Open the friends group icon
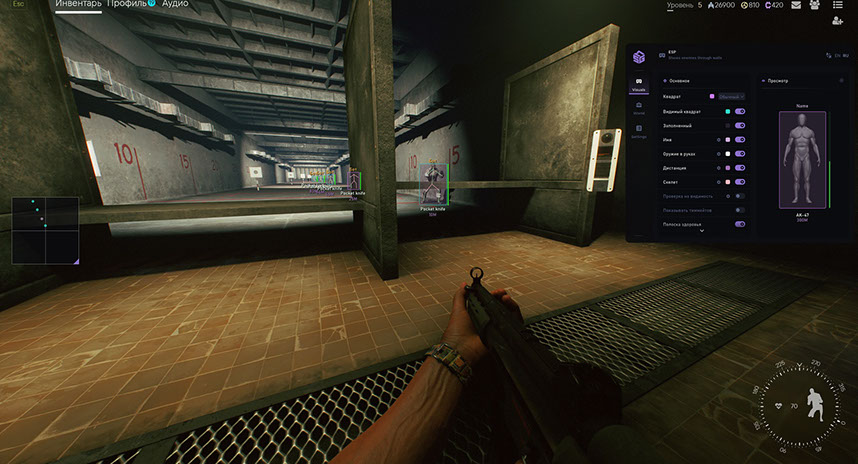 click(815, 5)
